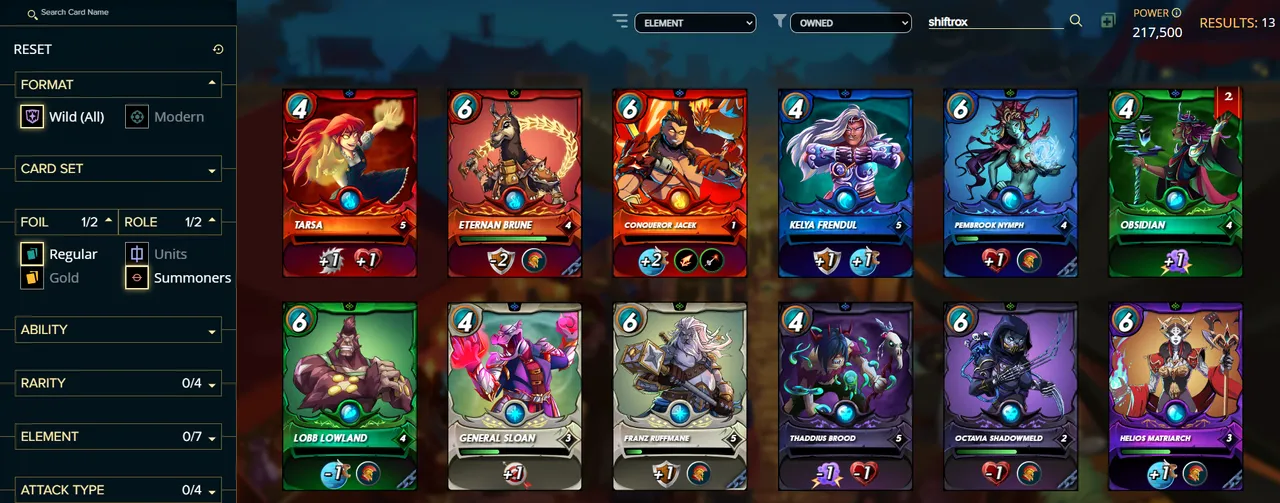Toggle the Summoners role filter

[178, 278]
